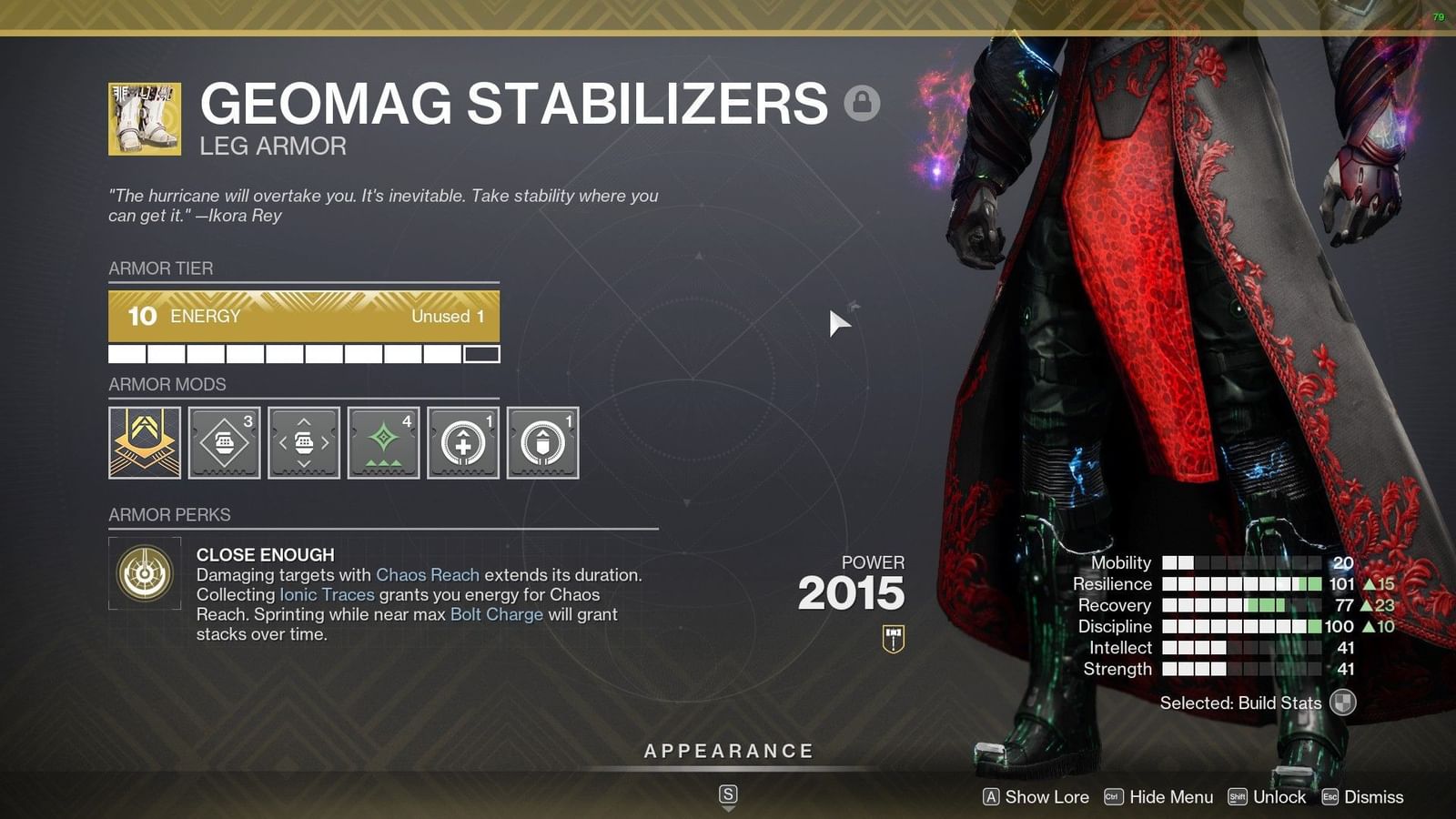The height and width of the screenshot is (819, 1456).
Task: Select the gold exotic artifice mod socket
Action: pos(144,443)
